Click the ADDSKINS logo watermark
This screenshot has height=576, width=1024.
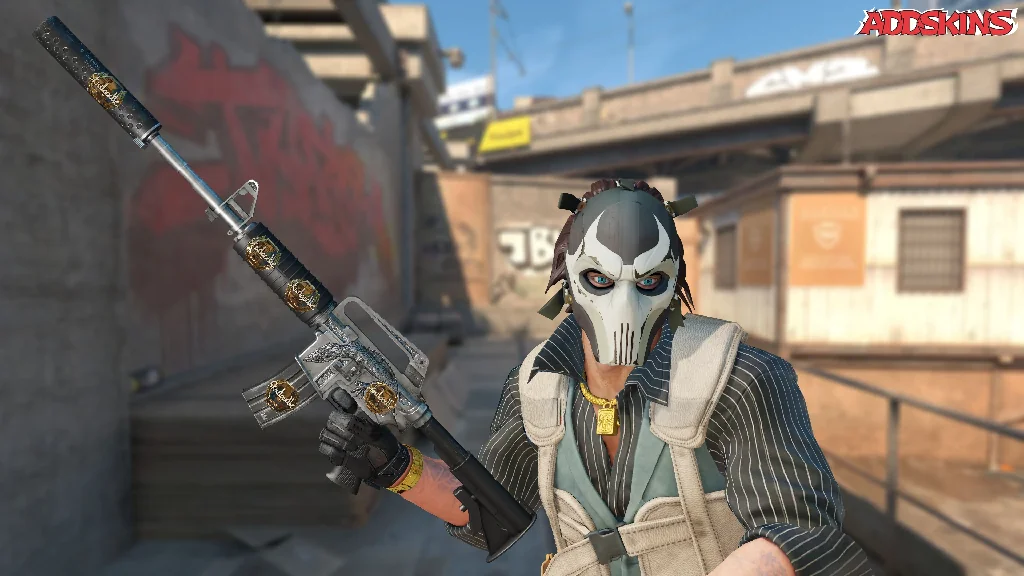pos(937,22)
